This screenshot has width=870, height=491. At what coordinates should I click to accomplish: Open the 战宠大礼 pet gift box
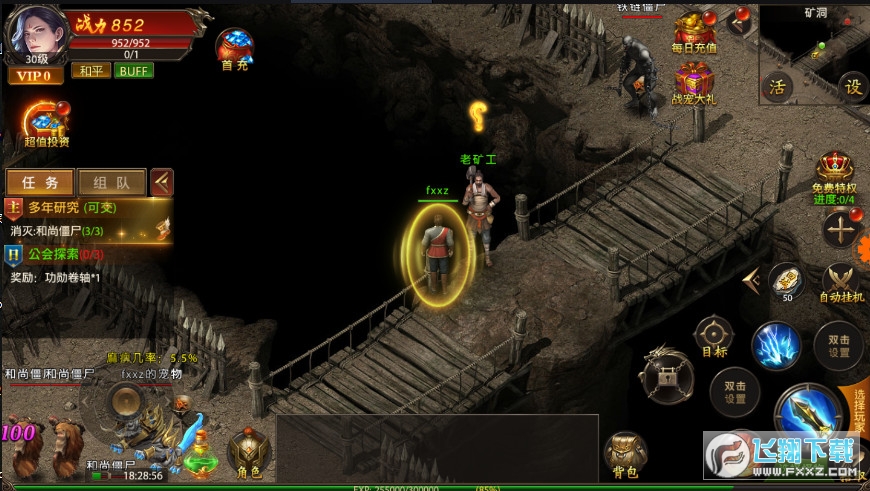[x=694, y=82]
